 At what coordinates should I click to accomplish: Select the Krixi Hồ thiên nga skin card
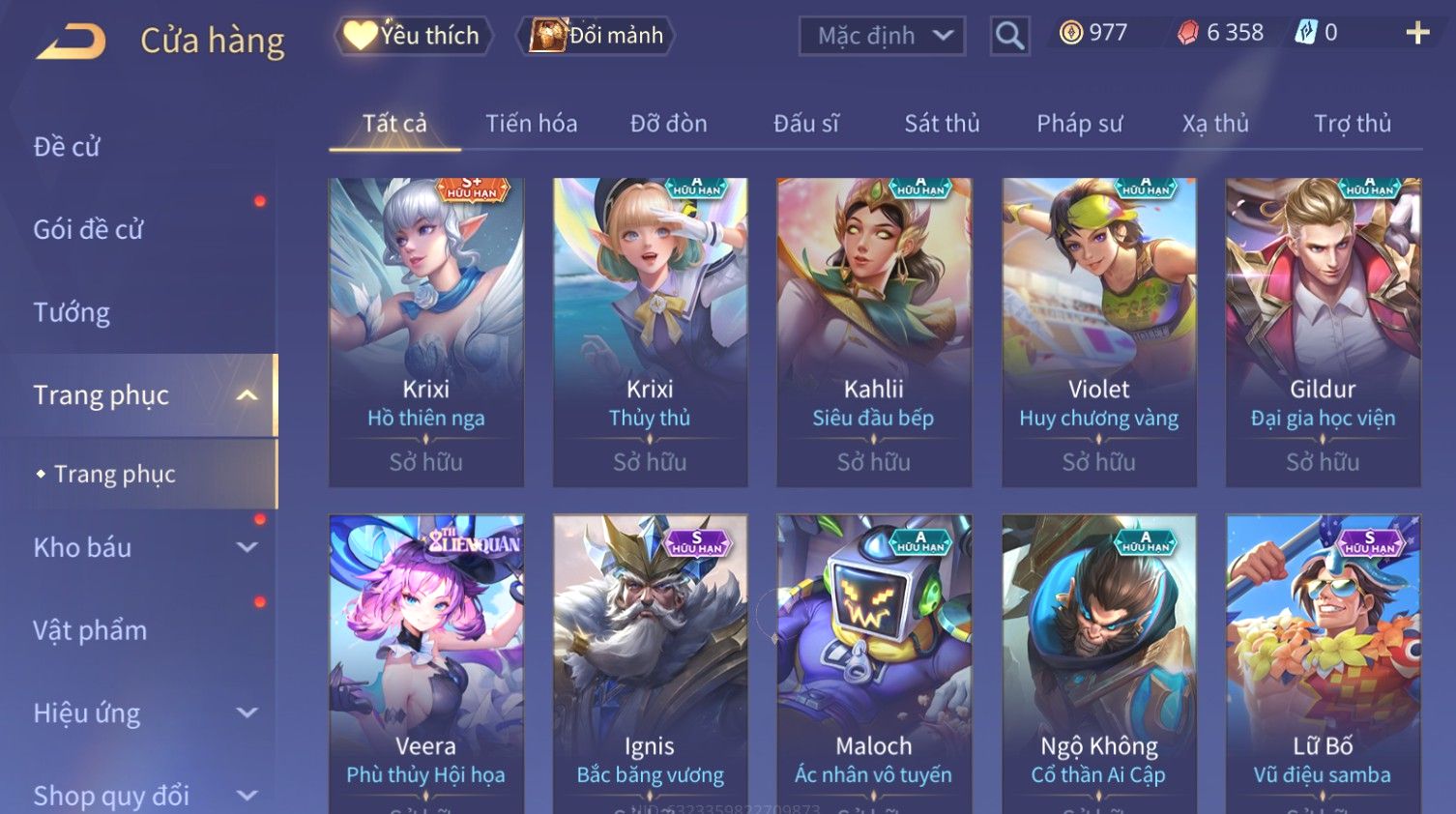pyautogui.click(x=425, y=331)
